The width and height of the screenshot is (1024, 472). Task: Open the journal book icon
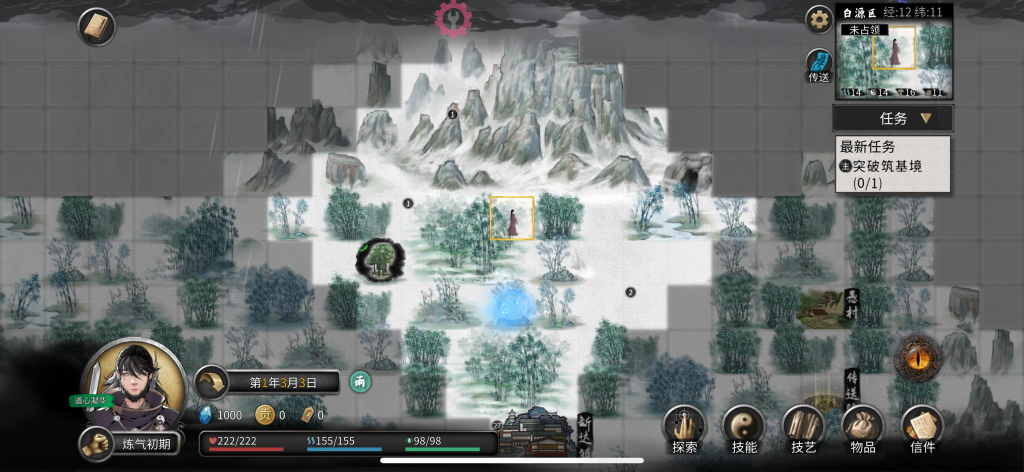coord(97,26)
